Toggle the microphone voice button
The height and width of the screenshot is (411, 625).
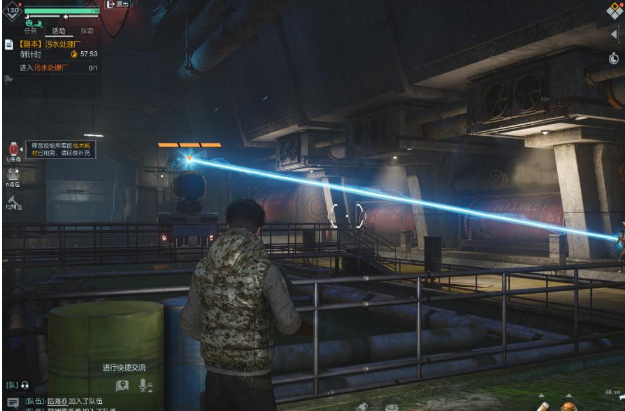point(145,384)
